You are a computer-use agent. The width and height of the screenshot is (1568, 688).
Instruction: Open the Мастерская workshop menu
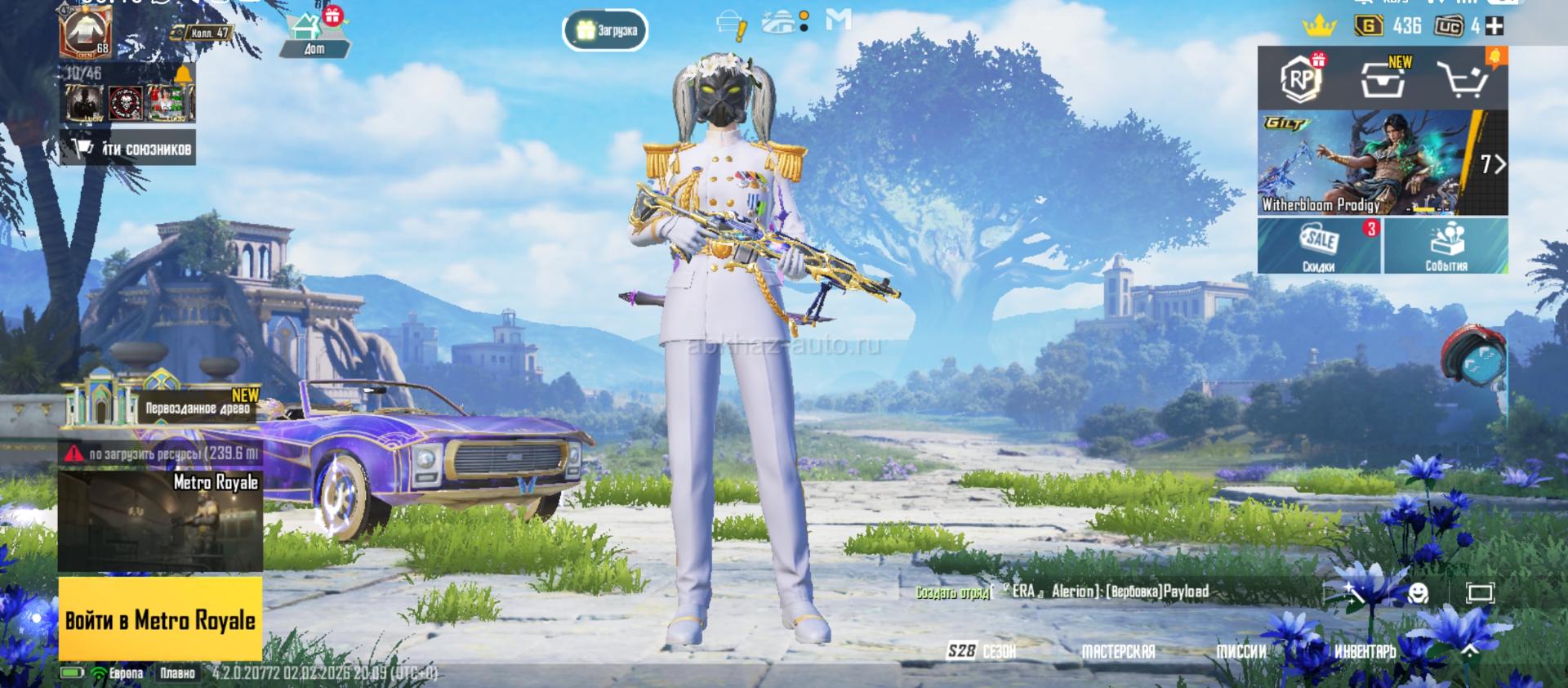pyautogui.click(x=1118, y=651)
